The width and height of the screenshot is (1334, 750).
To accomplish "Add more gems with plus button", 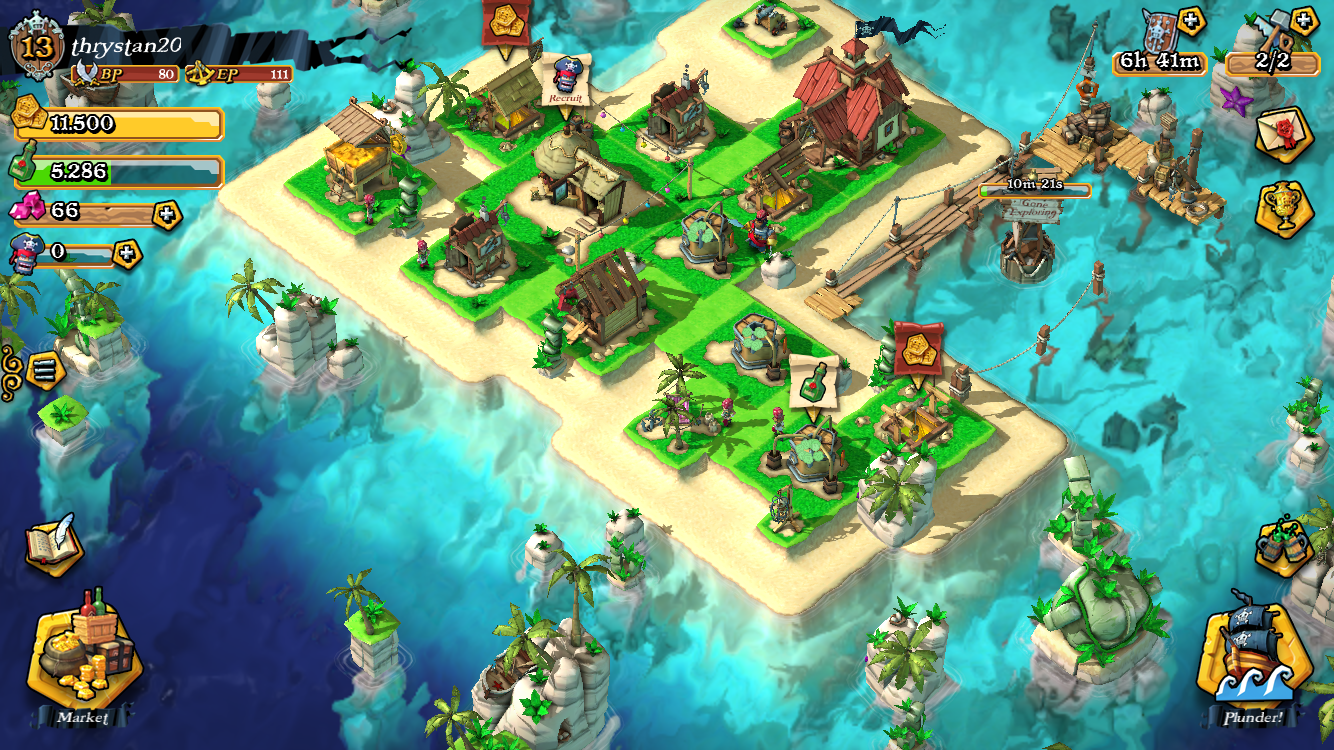I will pos(167,214).
